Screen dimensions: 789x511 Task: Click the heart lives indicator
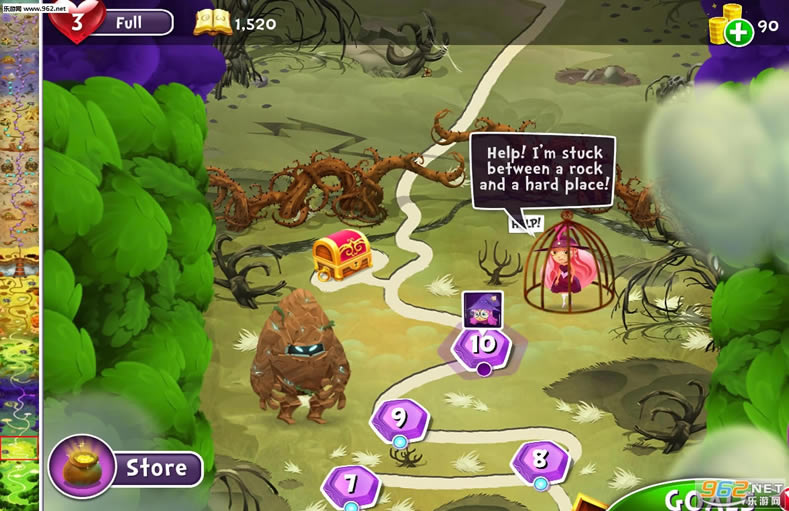77,21
